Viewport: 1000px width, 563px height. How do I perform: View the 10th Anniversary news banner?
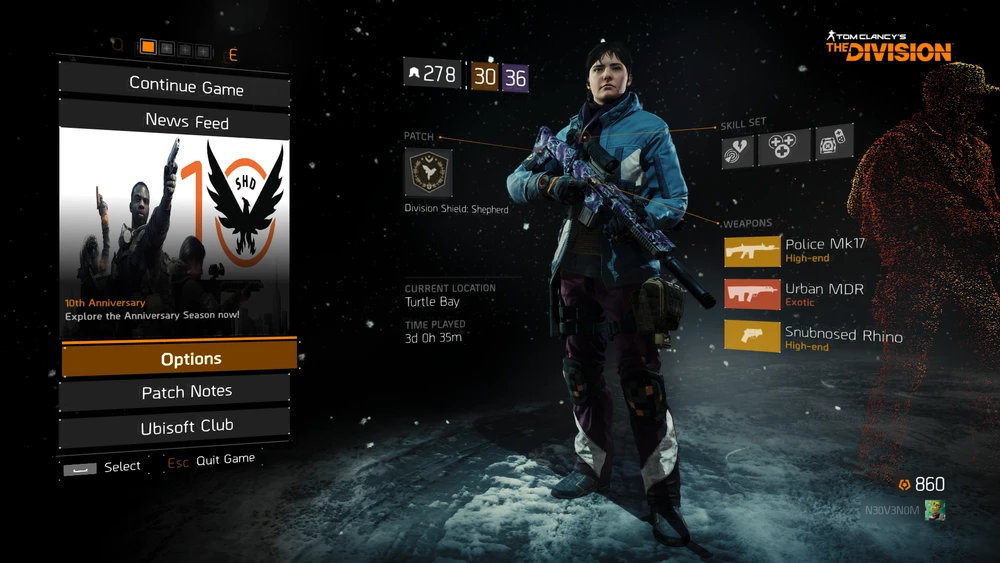coord(175,232)
